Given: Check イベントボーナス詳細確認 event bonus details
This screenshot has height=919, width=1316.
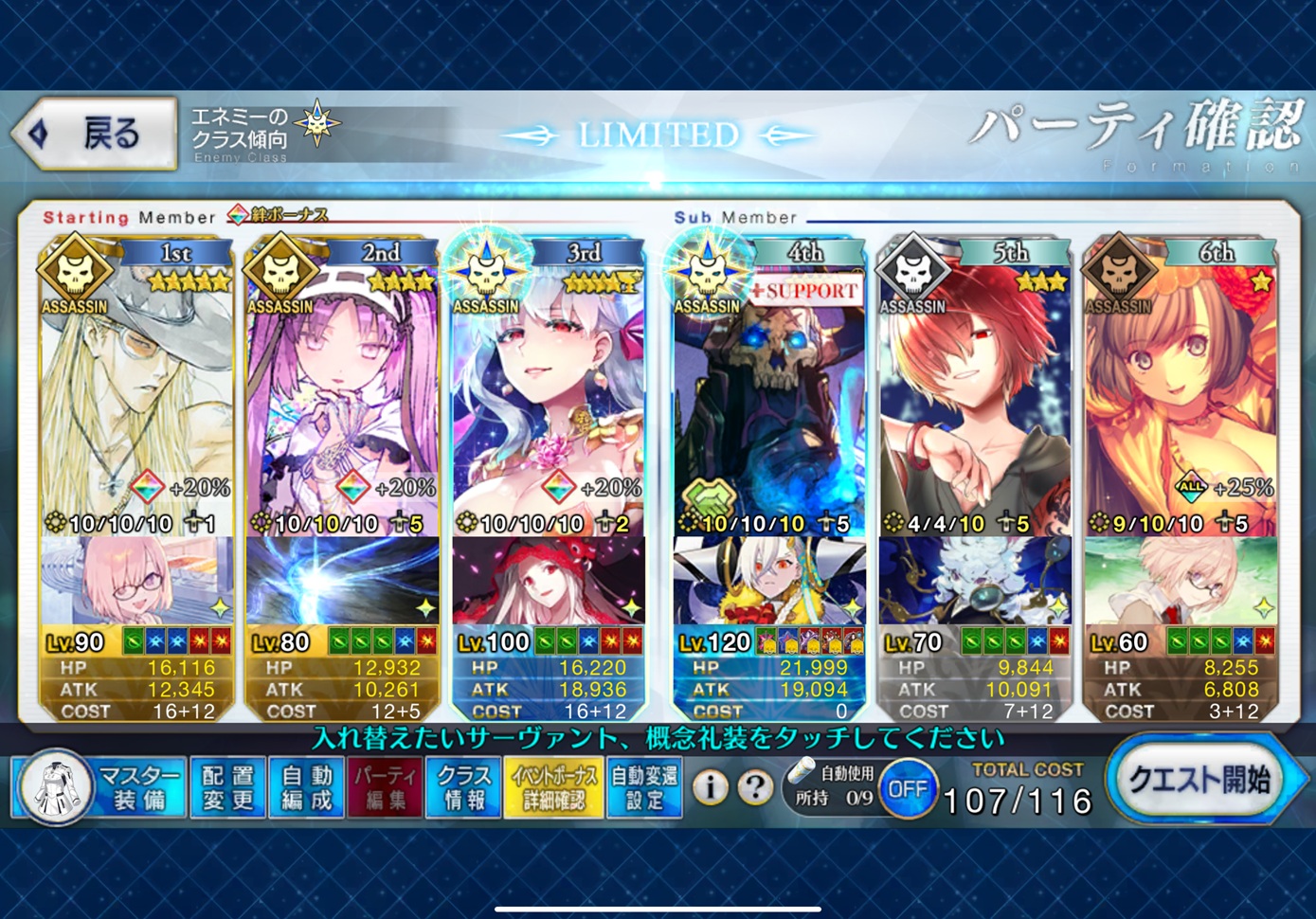Looking at the screenshot, I should point(553,787).
